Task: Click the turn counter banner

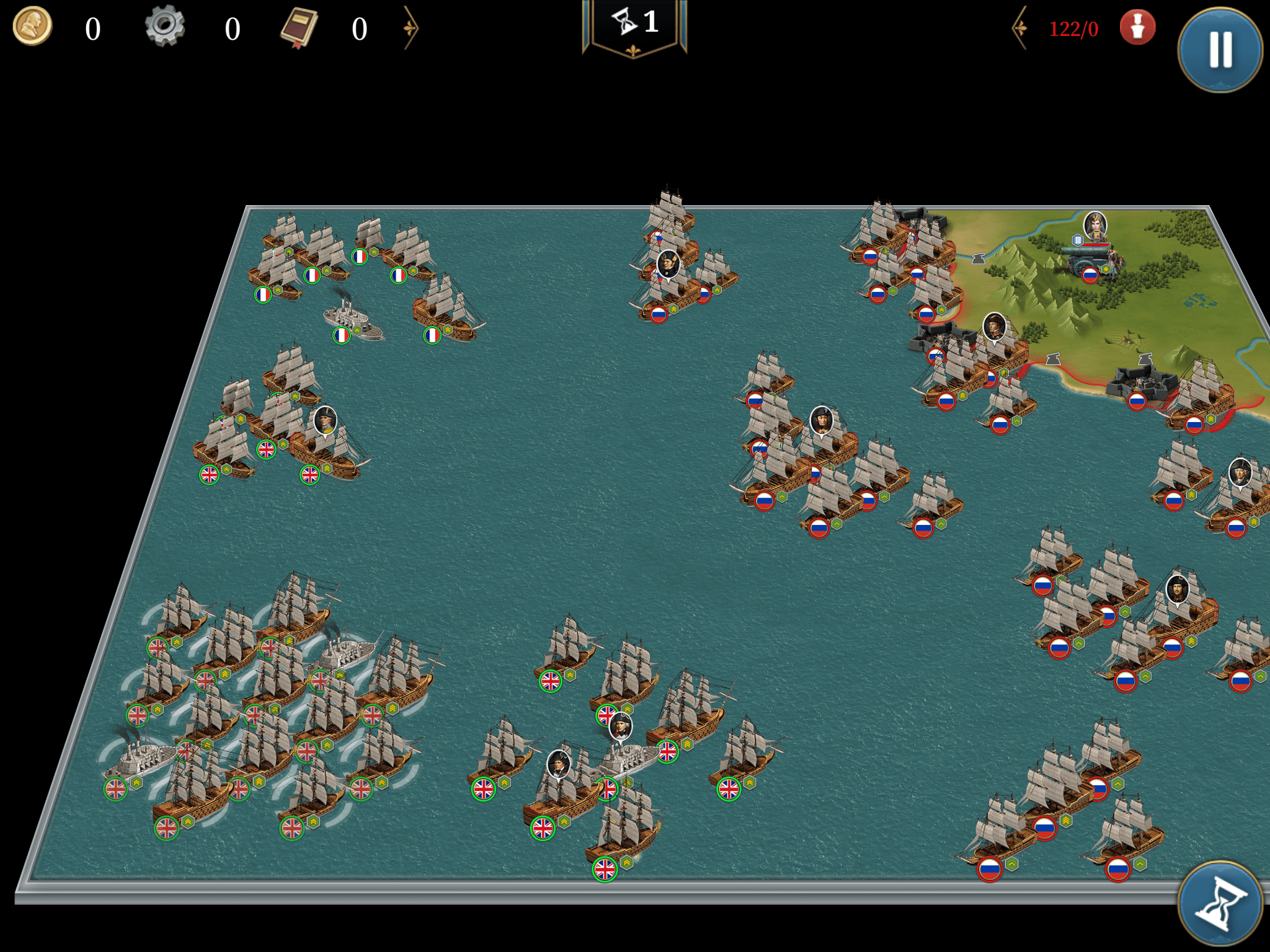Action: coord(634,25)
